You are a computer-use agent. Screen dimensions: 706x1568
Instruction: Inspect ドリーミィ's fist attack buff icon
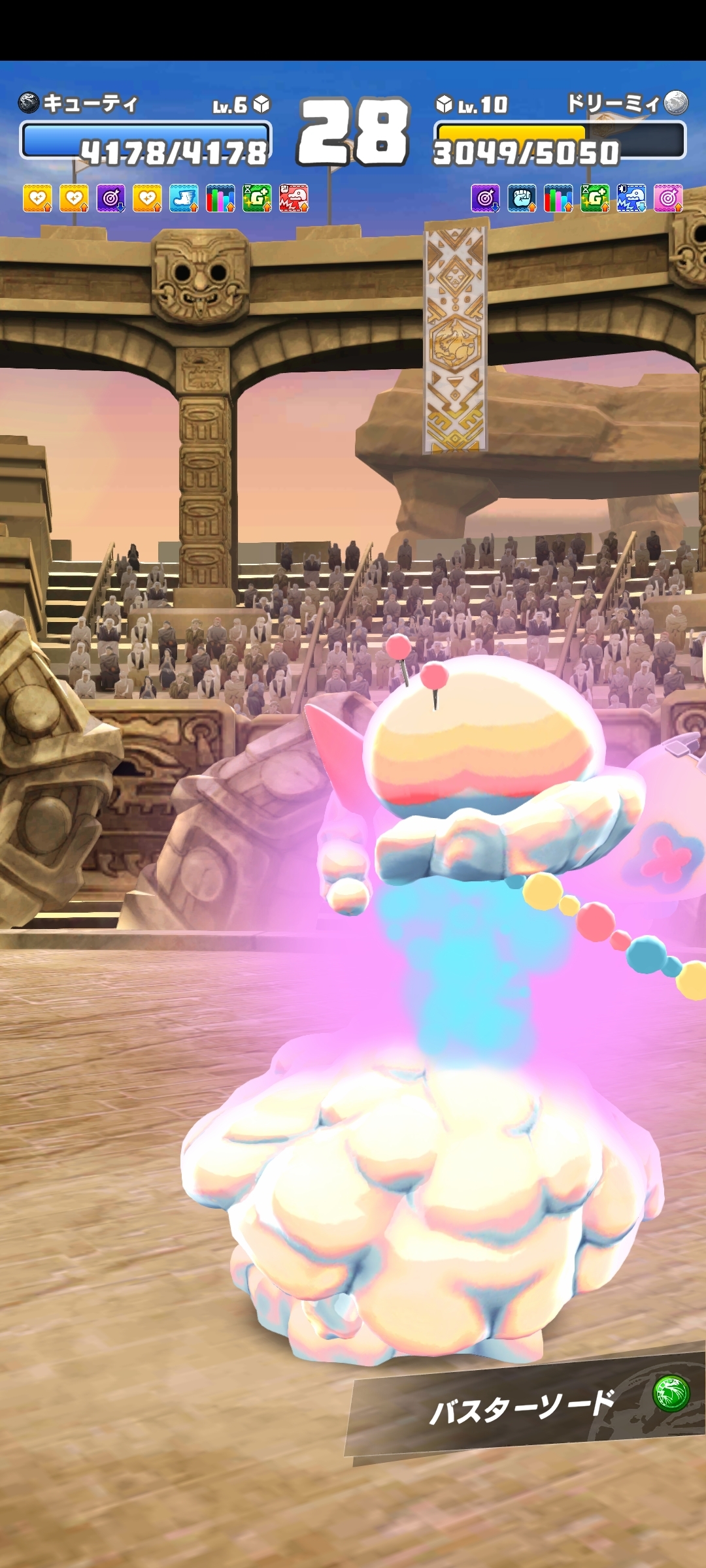coord(522,198)
